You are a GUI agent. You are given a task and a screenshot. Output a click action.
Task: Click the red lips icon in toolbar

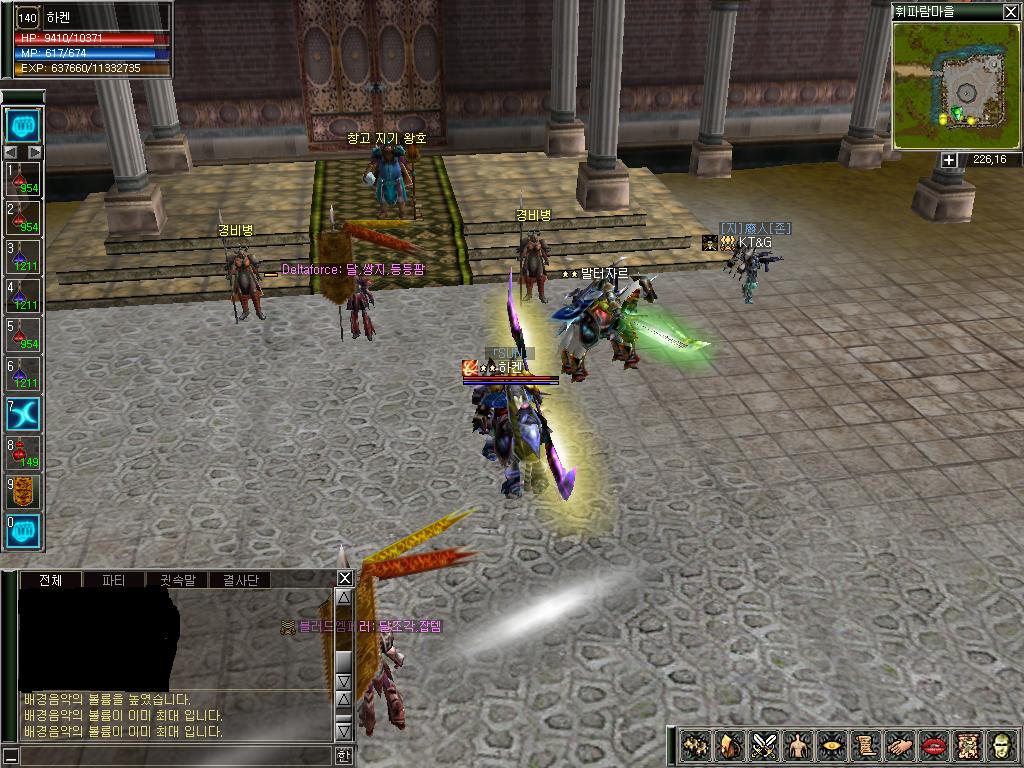click(935, 746)
